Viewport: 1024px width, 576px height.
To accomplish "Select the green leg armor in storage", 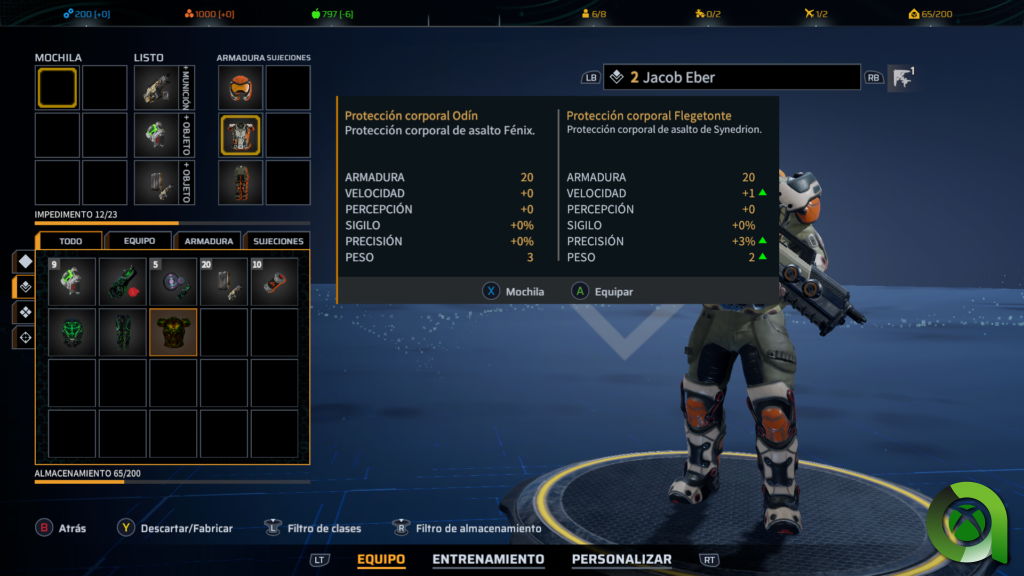I will [123, 332].
